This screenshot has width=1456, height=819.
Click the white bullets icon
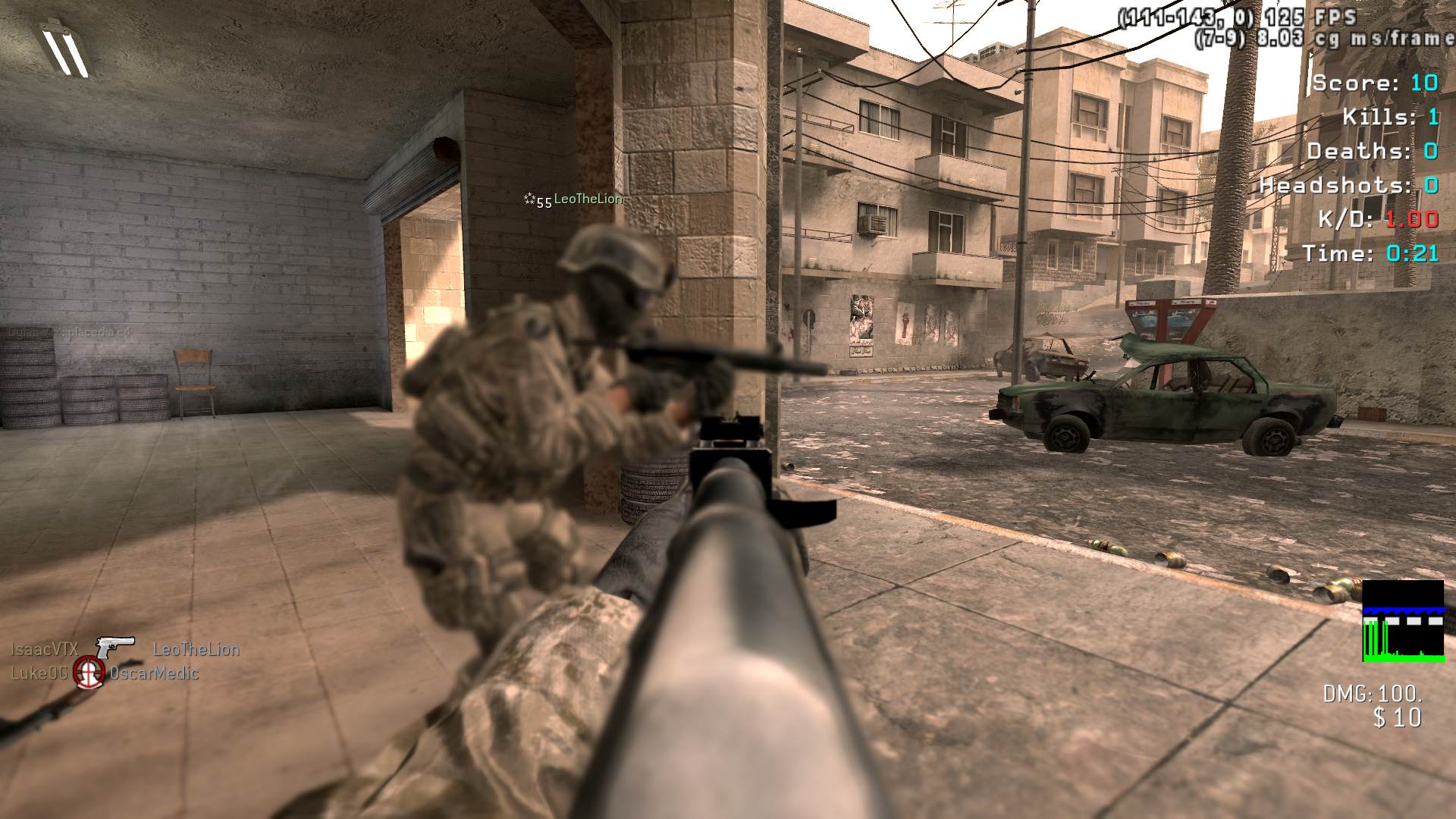click(65, 49)
